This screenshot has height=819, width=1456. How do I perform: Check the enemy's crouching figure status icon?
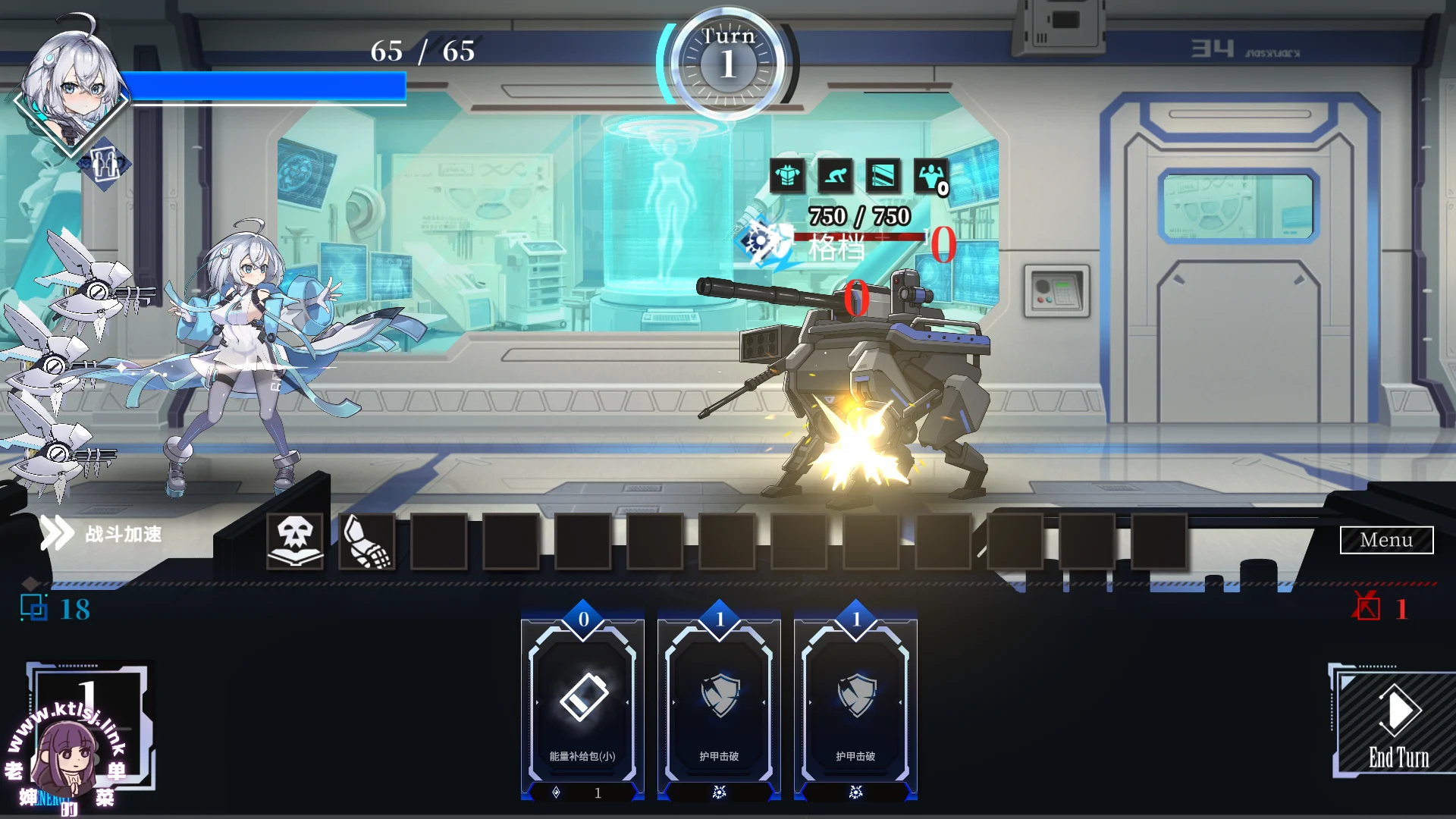(835, 176)
